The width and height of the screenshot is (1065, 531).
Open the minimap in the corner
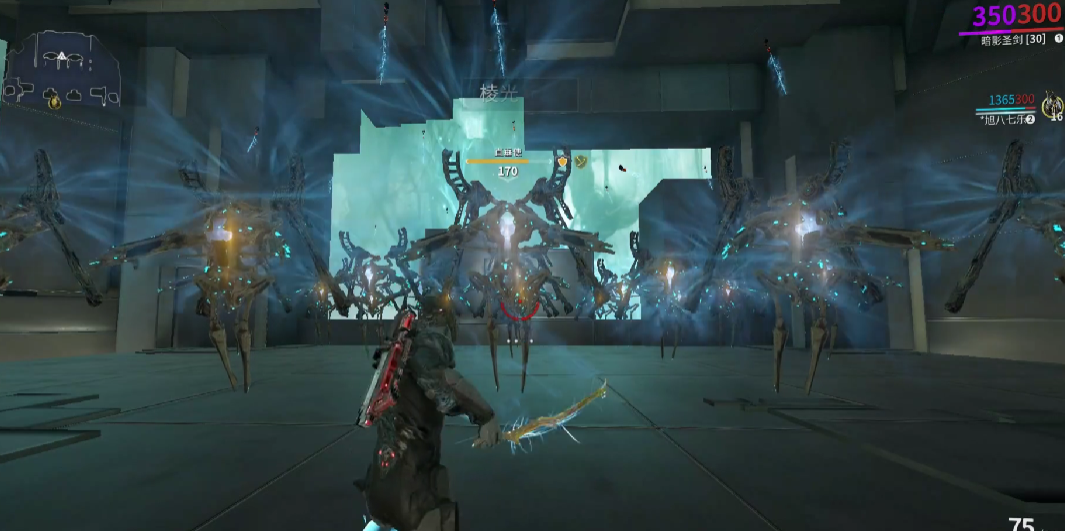coord(62,70)
